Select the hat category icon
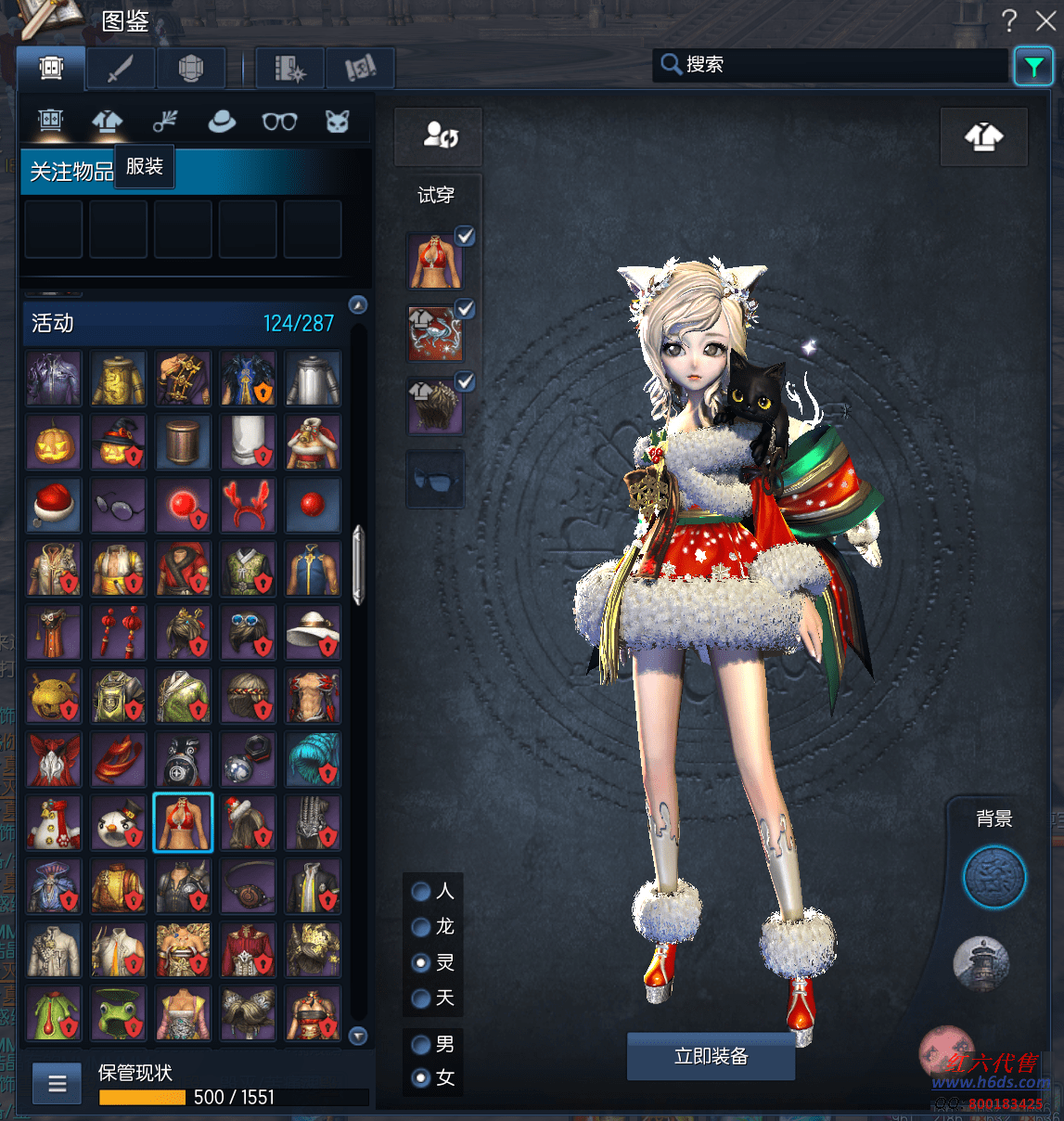 click(222, 122)
